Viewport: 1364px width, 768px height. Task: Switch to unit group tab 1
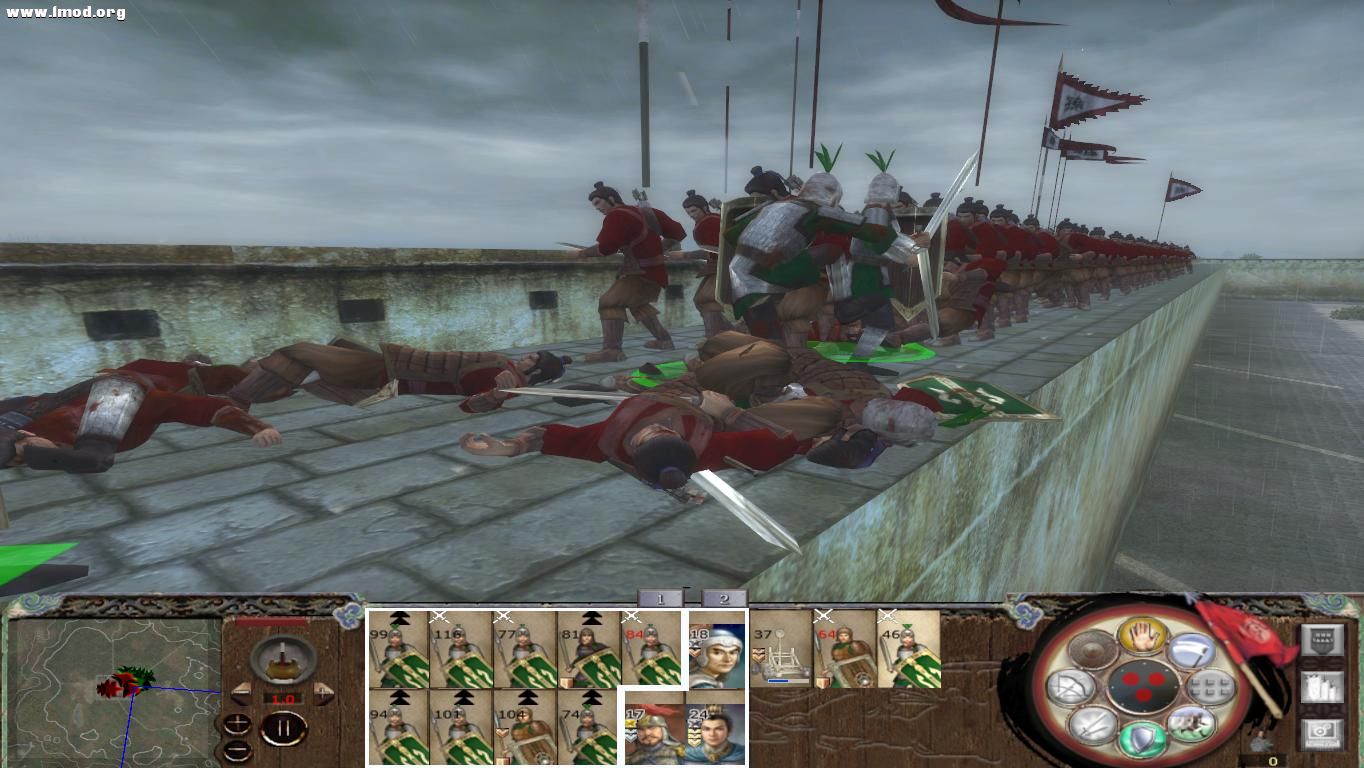tap(658, 599)
